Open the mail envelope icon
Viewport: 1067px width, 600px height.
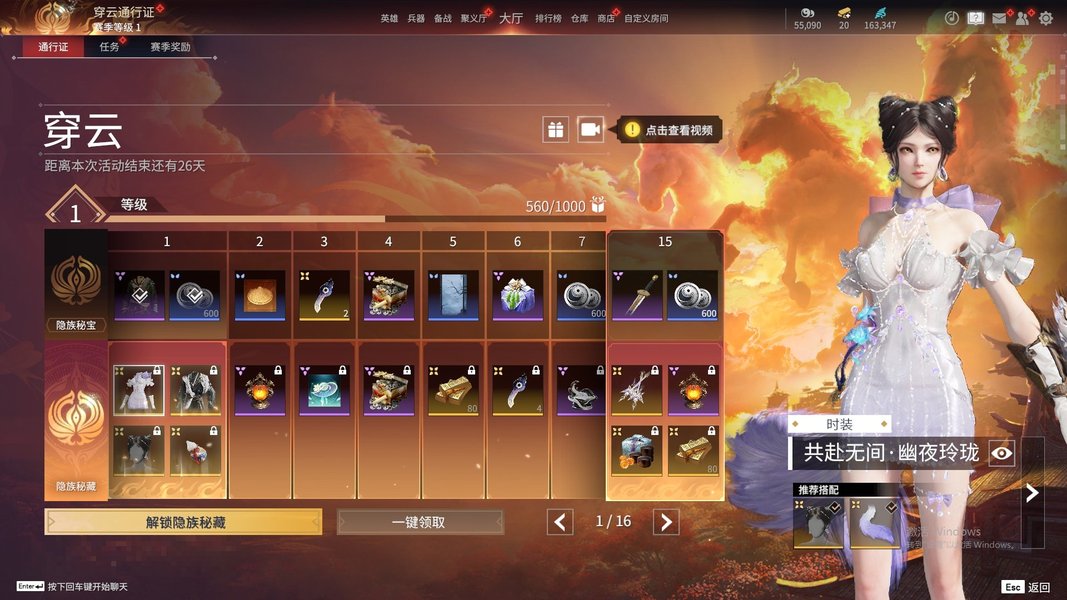pyautogui.click(x=998, y=18)
